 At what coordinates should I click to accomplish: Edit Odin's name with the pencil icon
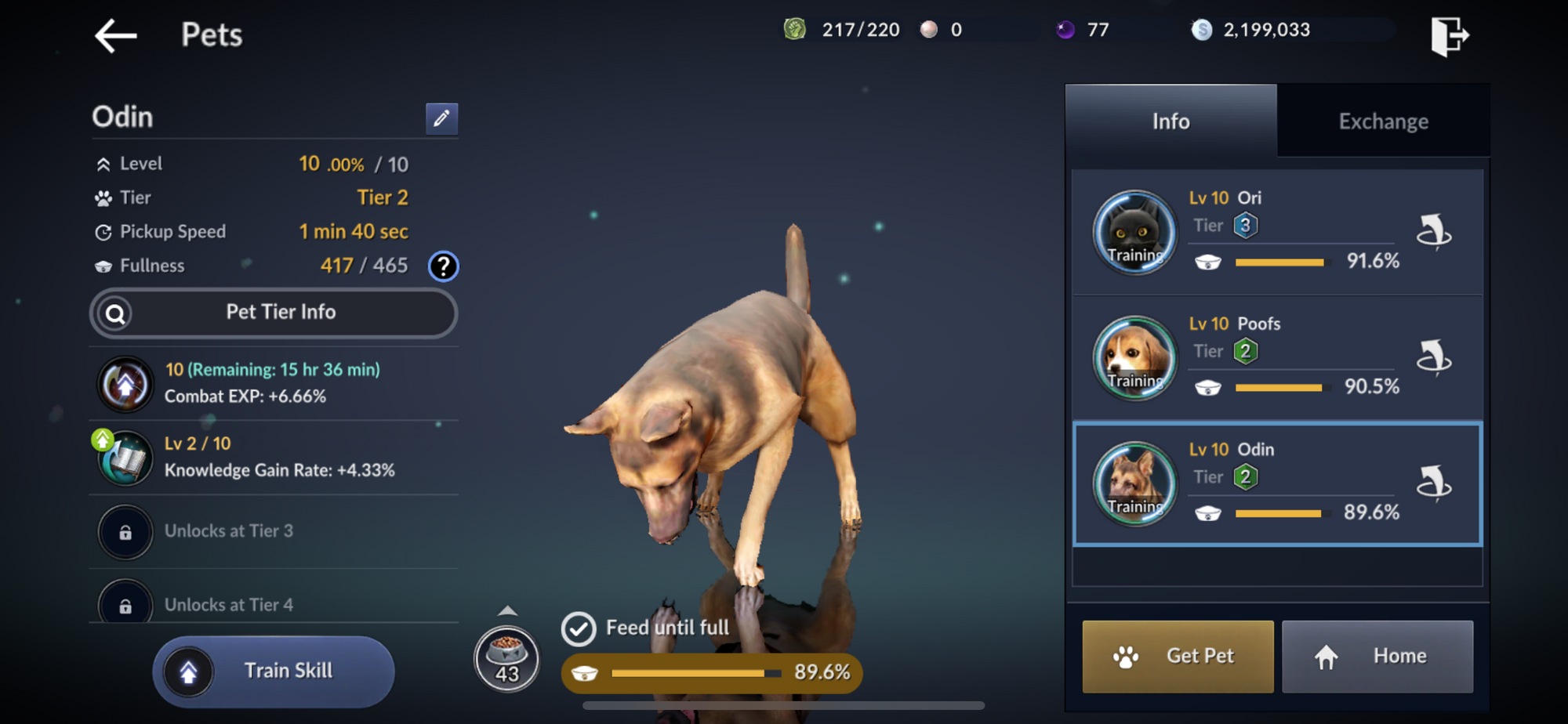[x=441, y=118]
